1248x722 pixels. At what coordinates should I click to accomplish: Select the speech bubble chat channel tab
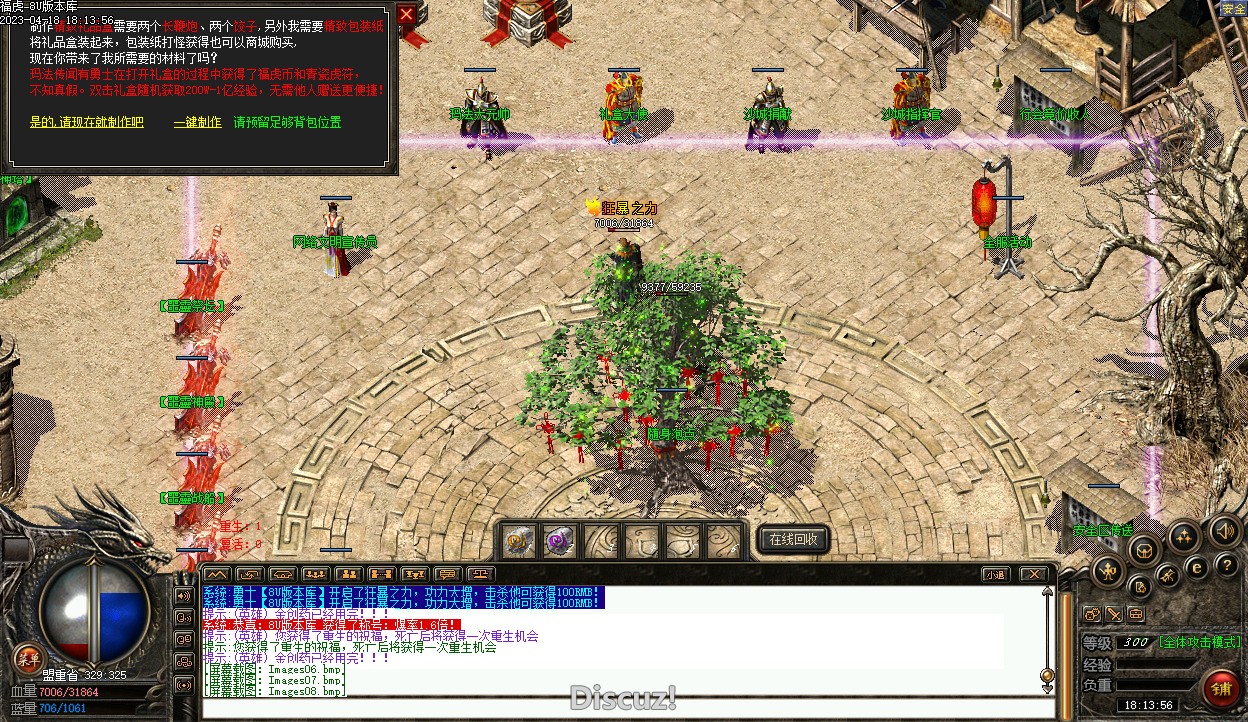click(447, 574)
